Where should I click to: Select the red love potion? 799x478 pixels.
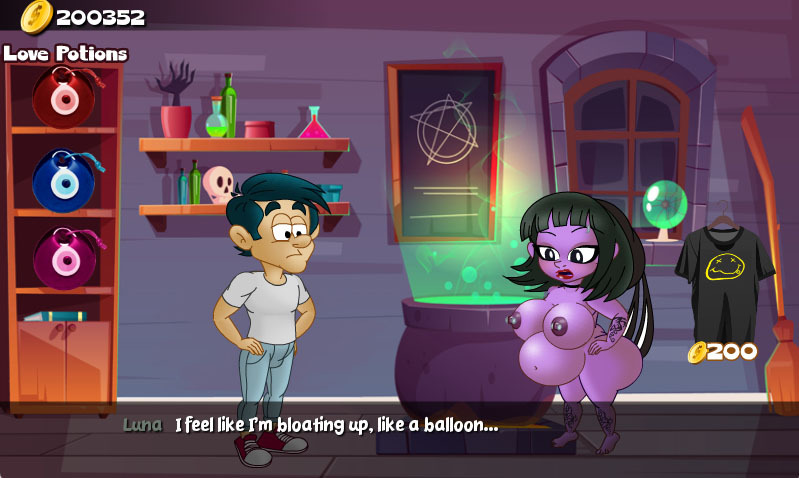63,97
